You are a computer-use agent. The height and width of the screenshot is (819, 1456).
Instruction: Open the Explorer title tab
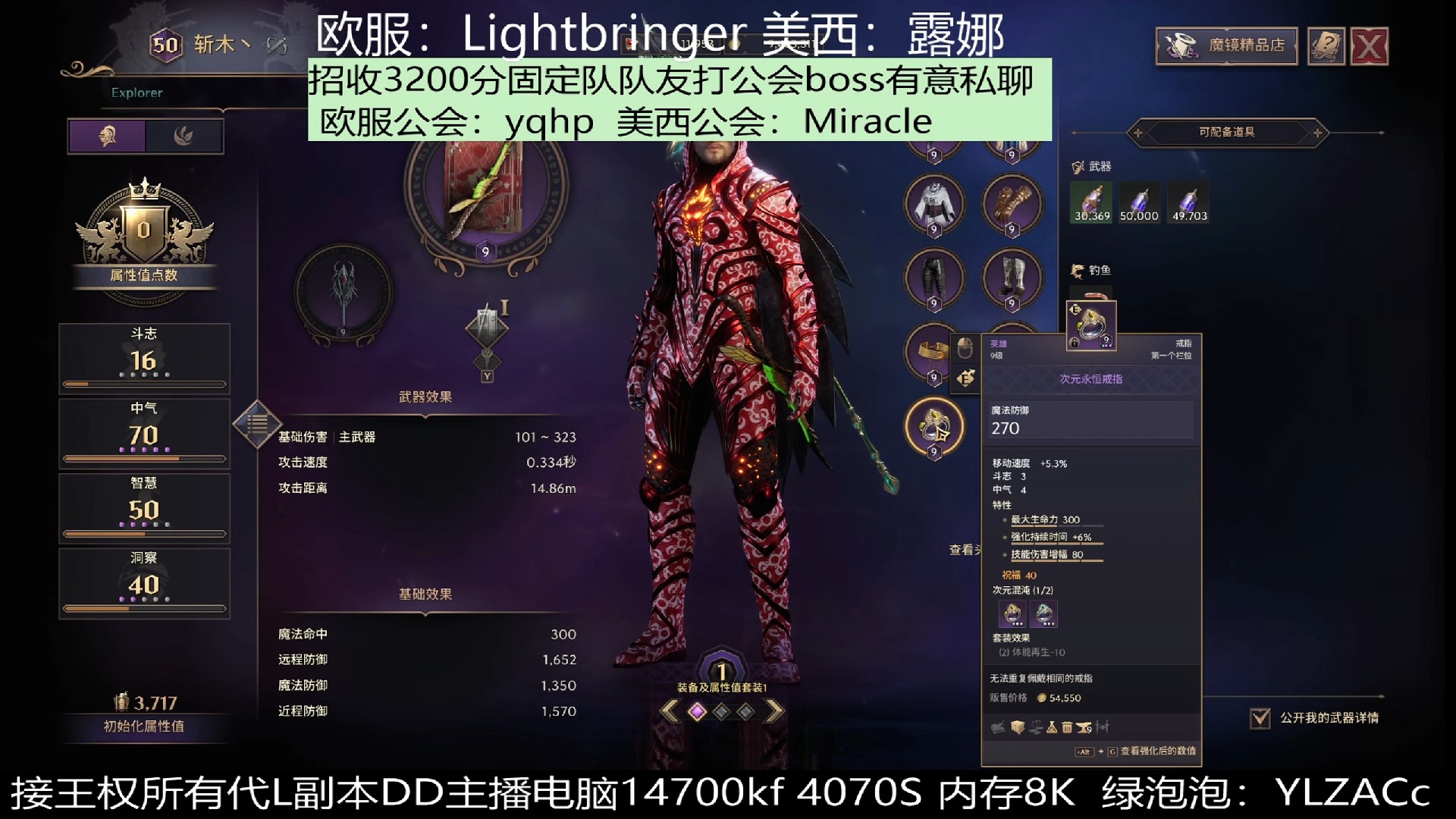tap(136, 93)
